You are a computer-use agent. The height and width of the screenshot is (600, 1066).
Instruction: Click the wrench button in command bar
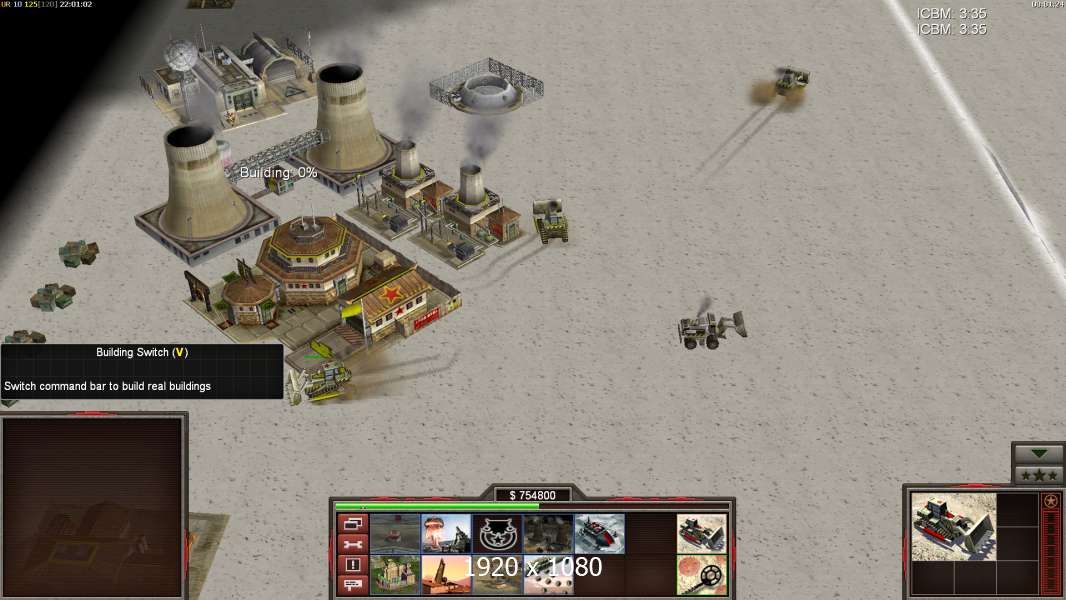(x=352, y=545)
